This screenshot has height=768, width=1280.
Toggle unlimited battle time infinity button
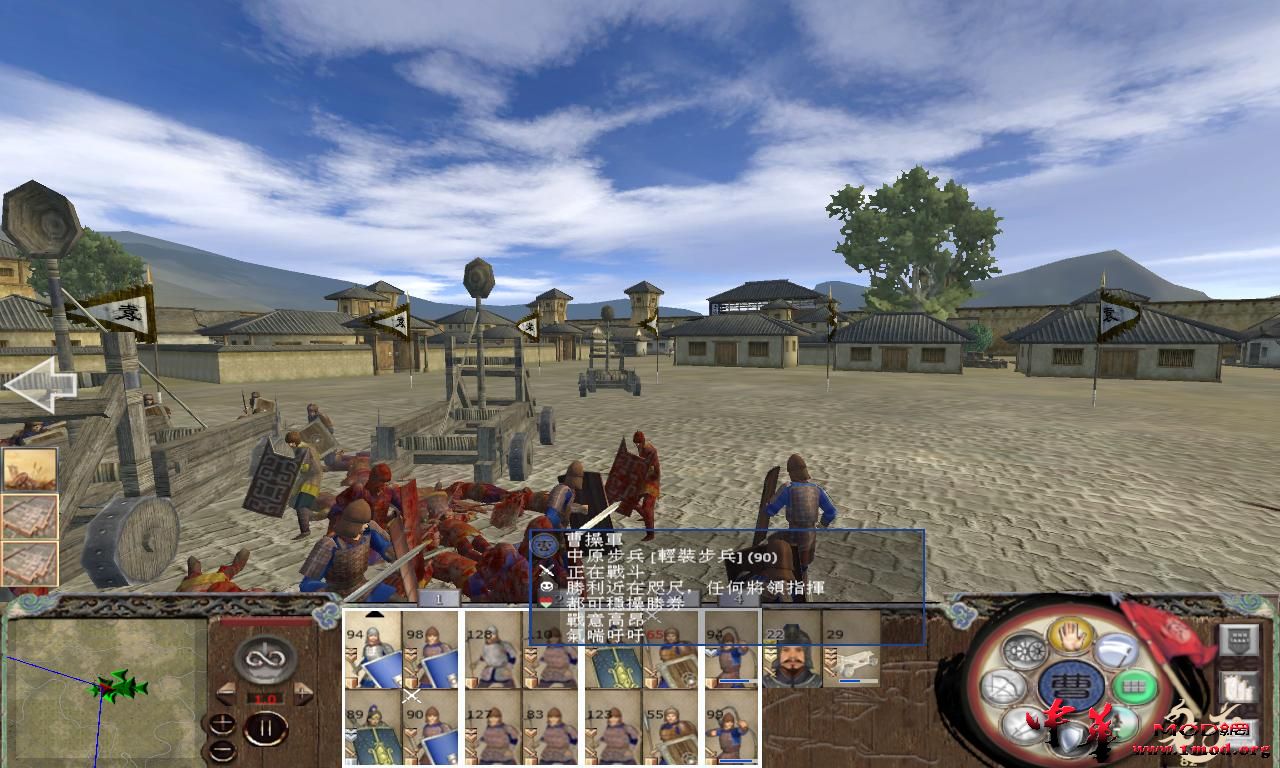[265, 660]
